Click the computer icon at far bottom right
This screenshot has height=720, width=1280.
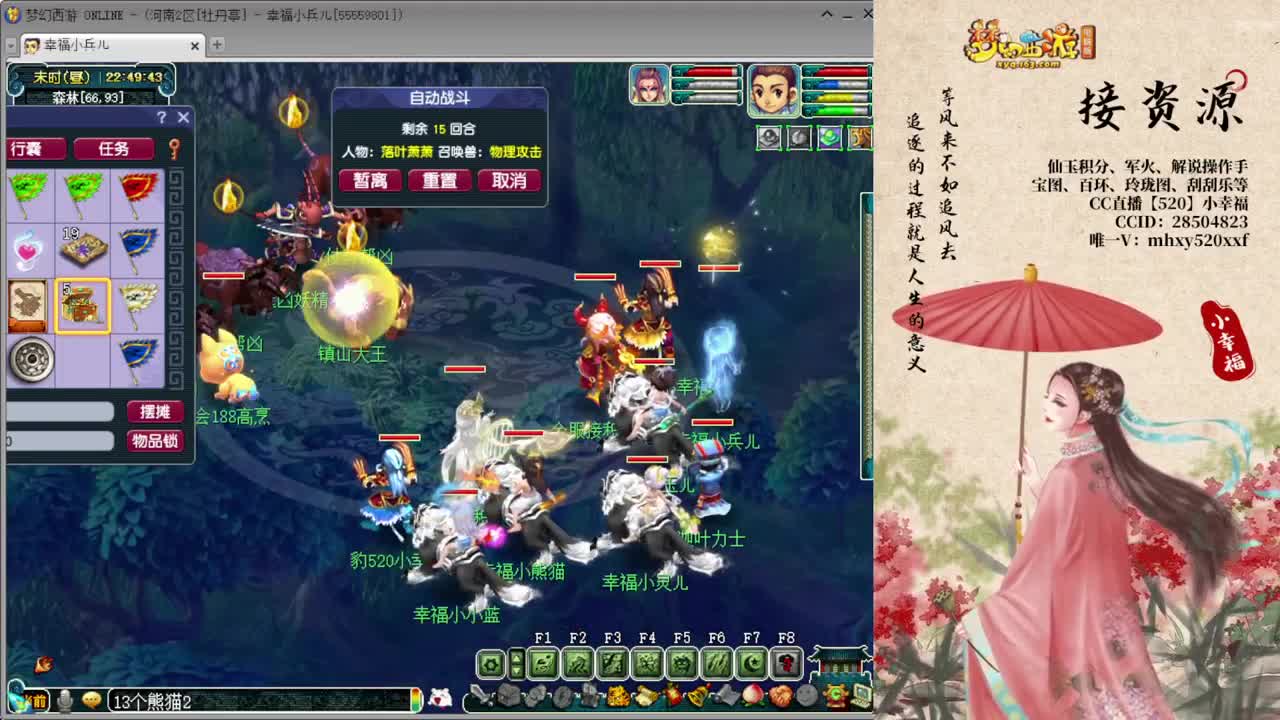pyautogui.click(x=862, y=695)
